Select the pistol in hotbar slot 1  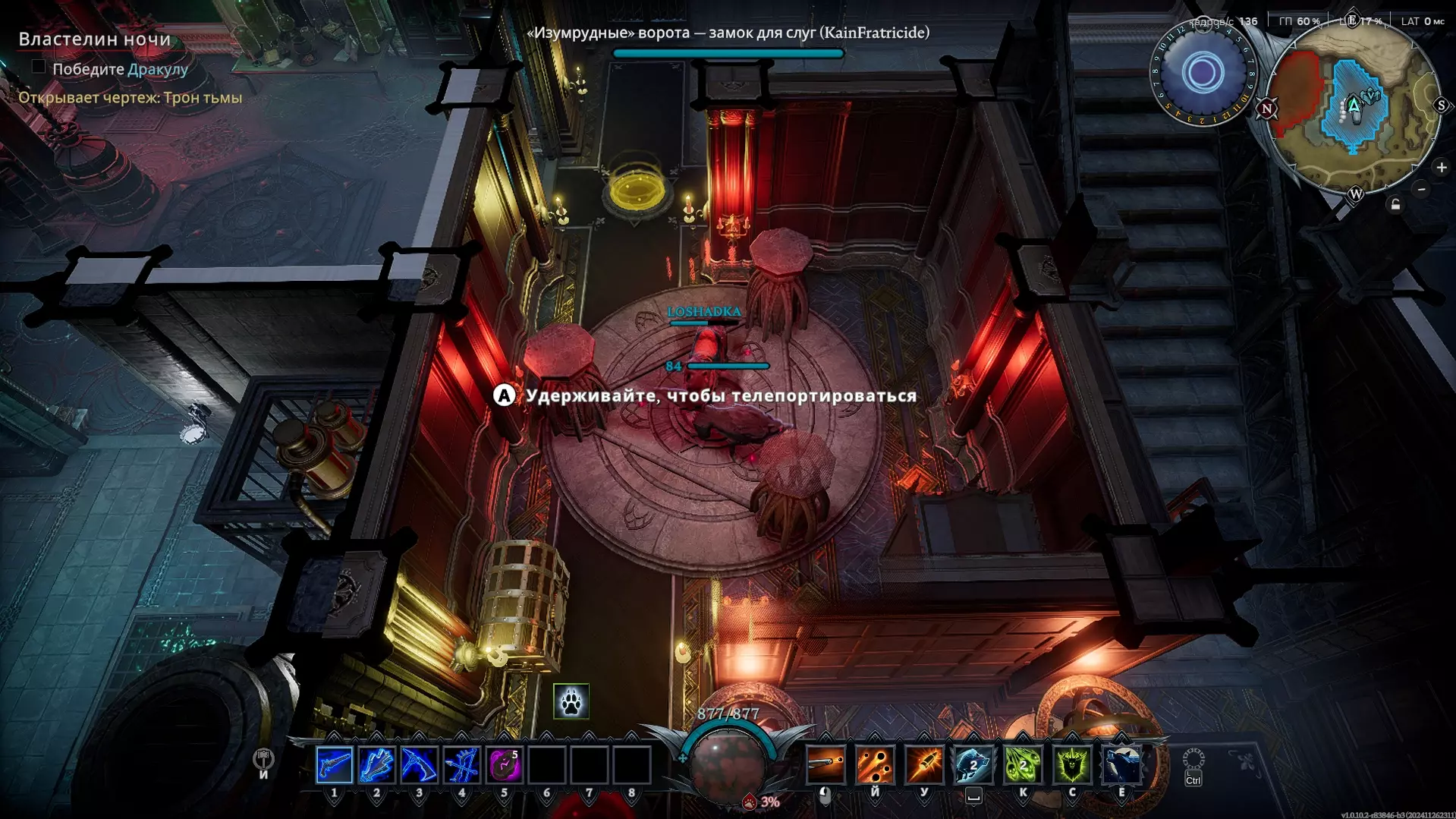(x=334, y=765)
